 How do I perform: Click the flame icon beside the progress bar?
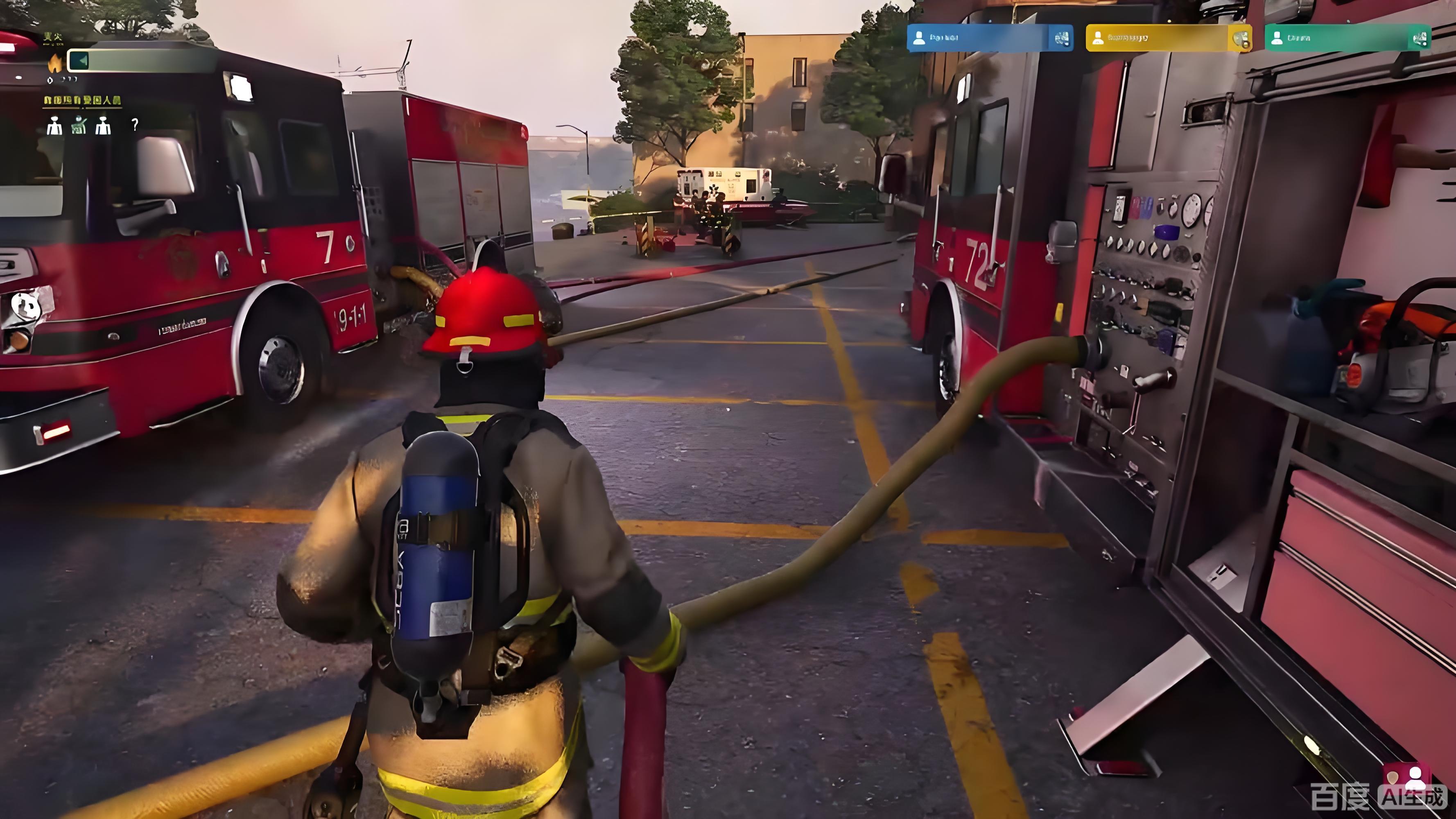click(55, 63)
